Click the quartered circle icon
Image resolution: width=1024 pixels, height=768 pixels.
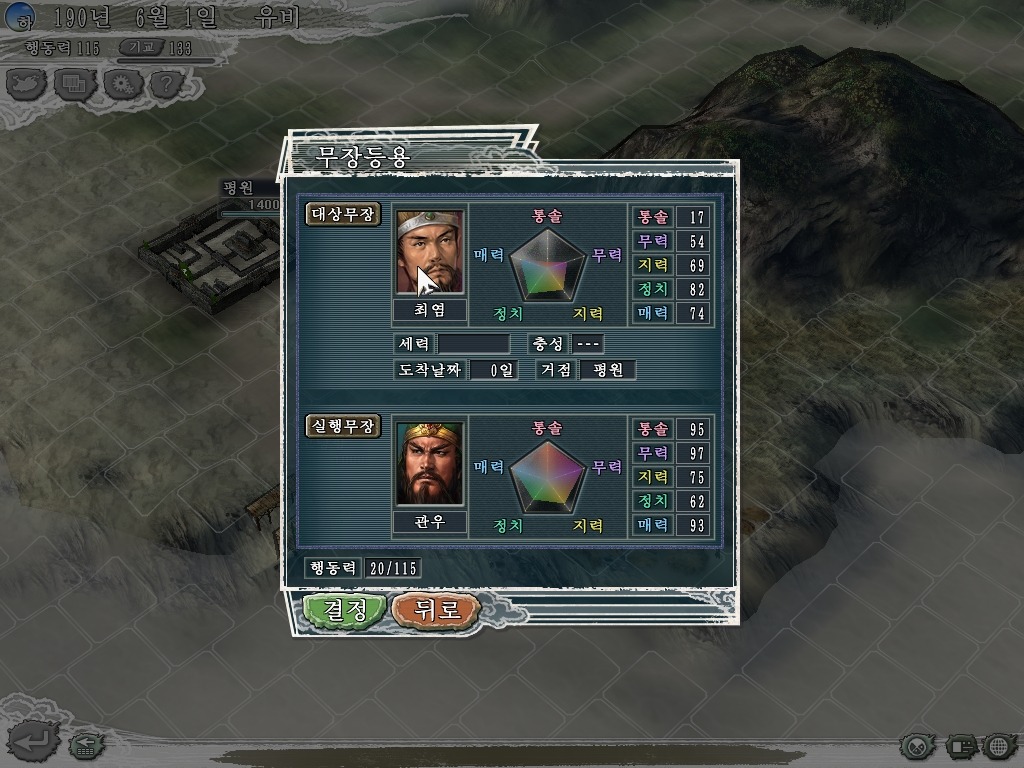[917, 746]
